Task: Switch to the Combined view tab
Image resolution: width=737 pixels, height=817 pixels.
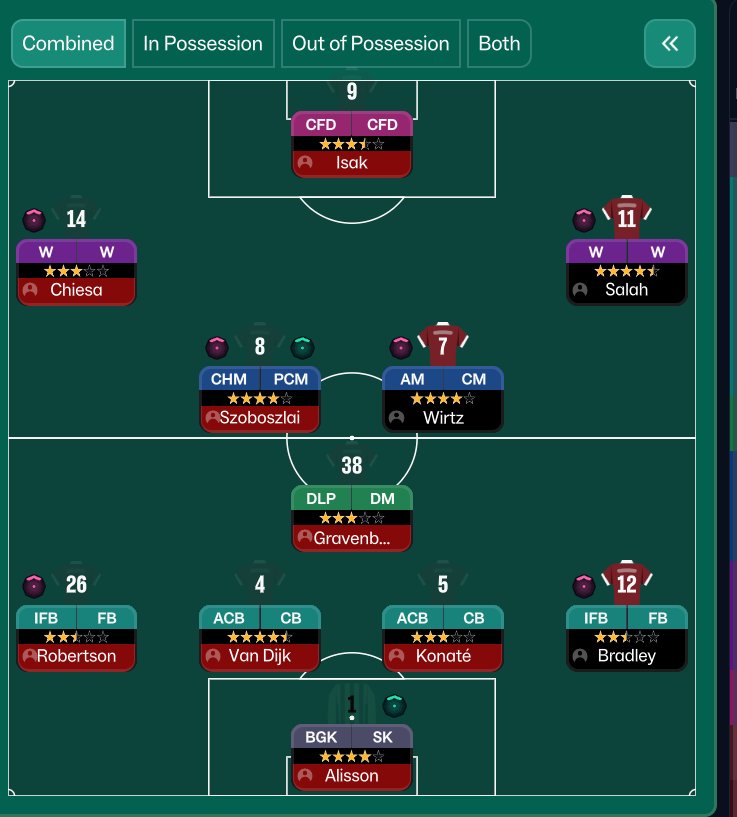Action: 68,44
